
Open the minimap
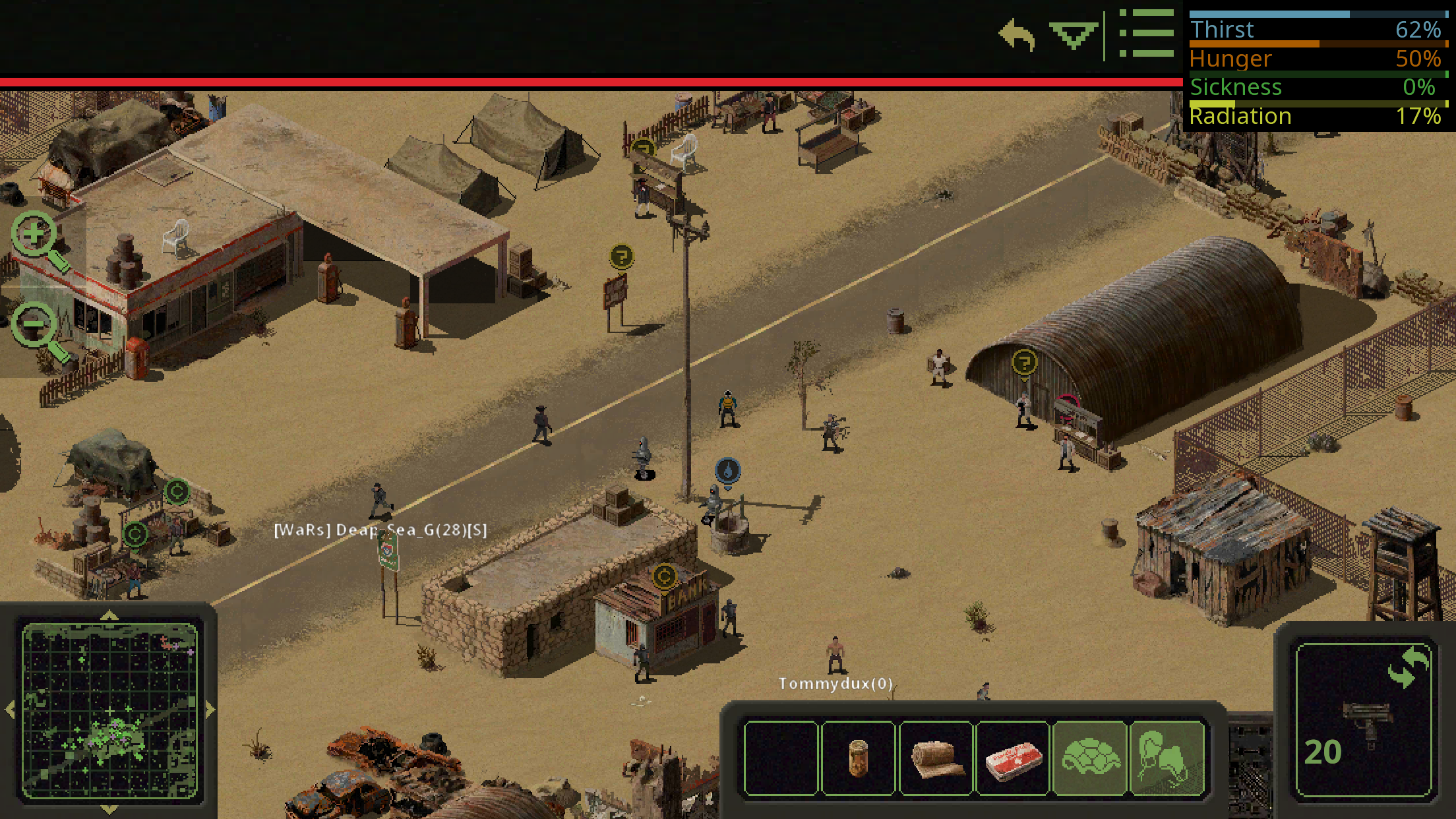[109, 710]
